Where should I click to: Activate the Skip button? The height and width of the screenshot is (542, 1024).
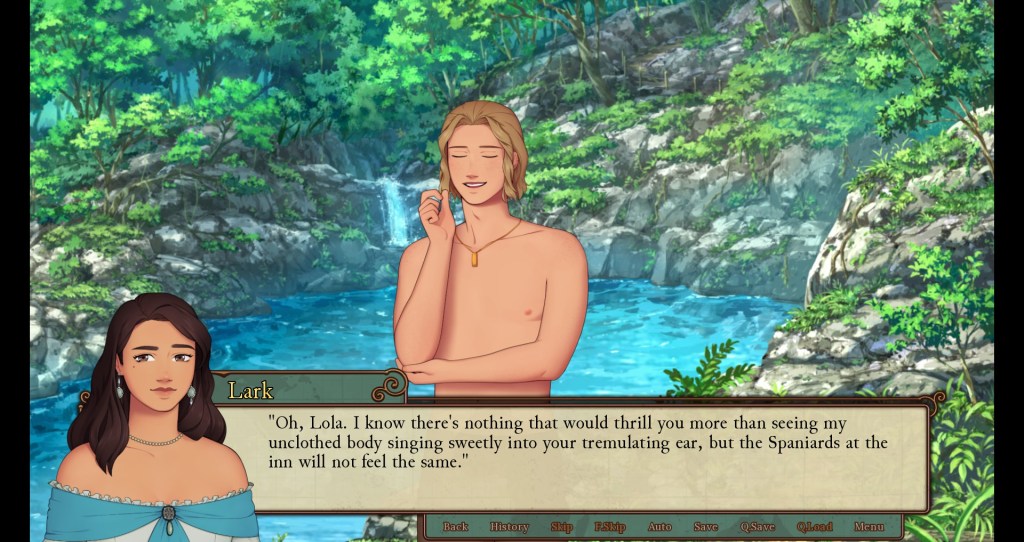coord(561,527)
